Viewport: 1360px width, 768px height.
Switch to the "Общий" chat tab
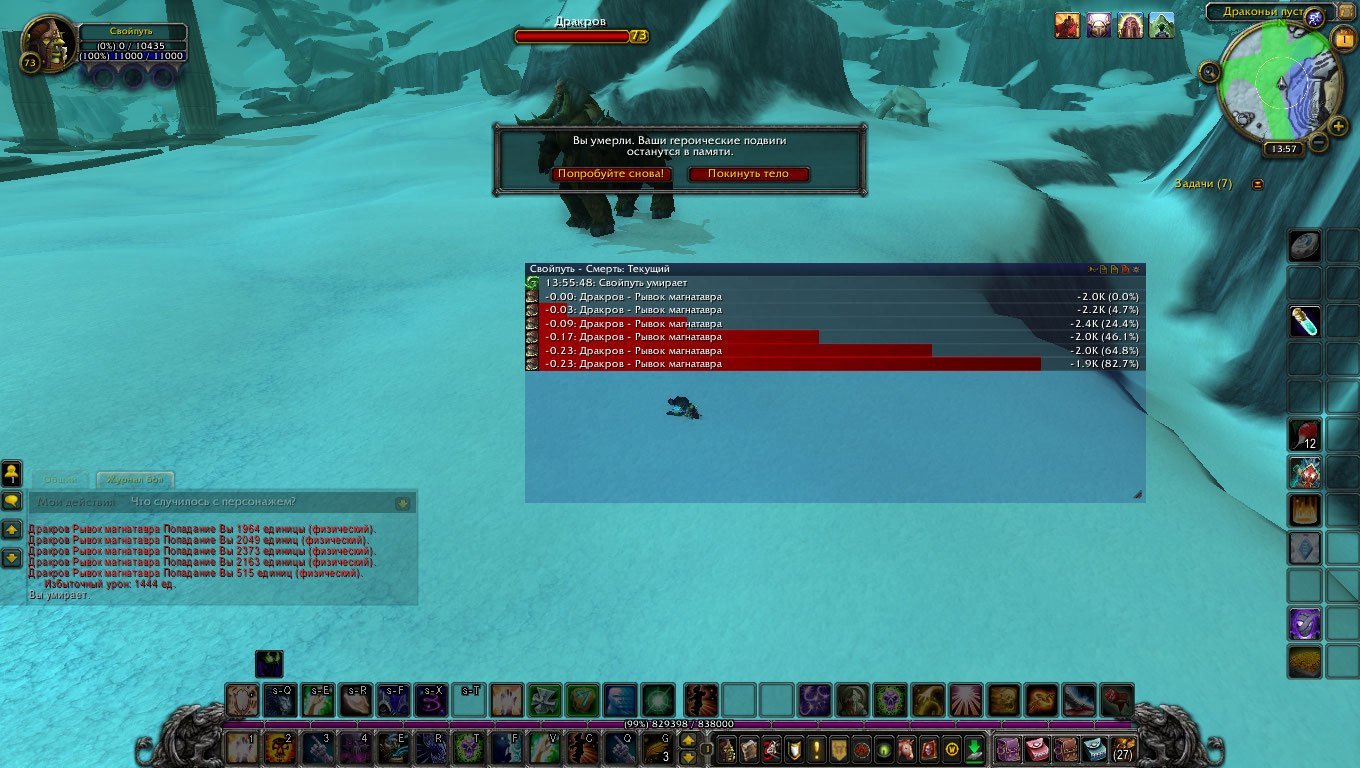[60, 480]
